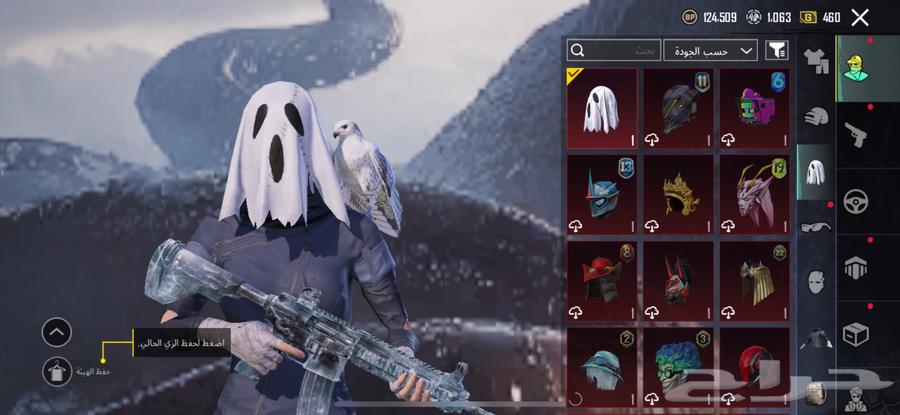Pick the blue robot helmet marked 13
900x415 pixels.
[x=602, y=194]
